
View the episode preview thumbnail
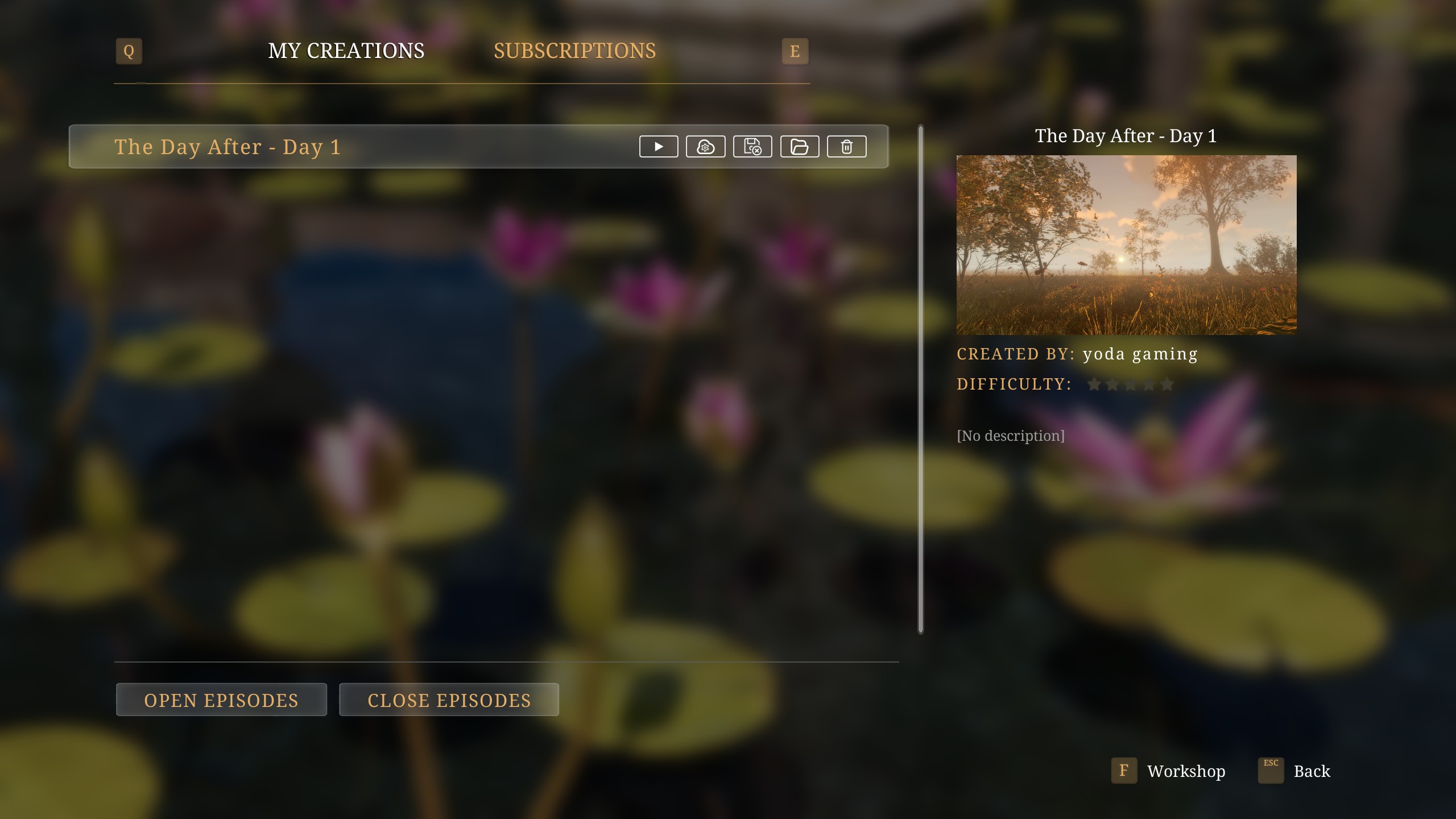[1126, 245]
